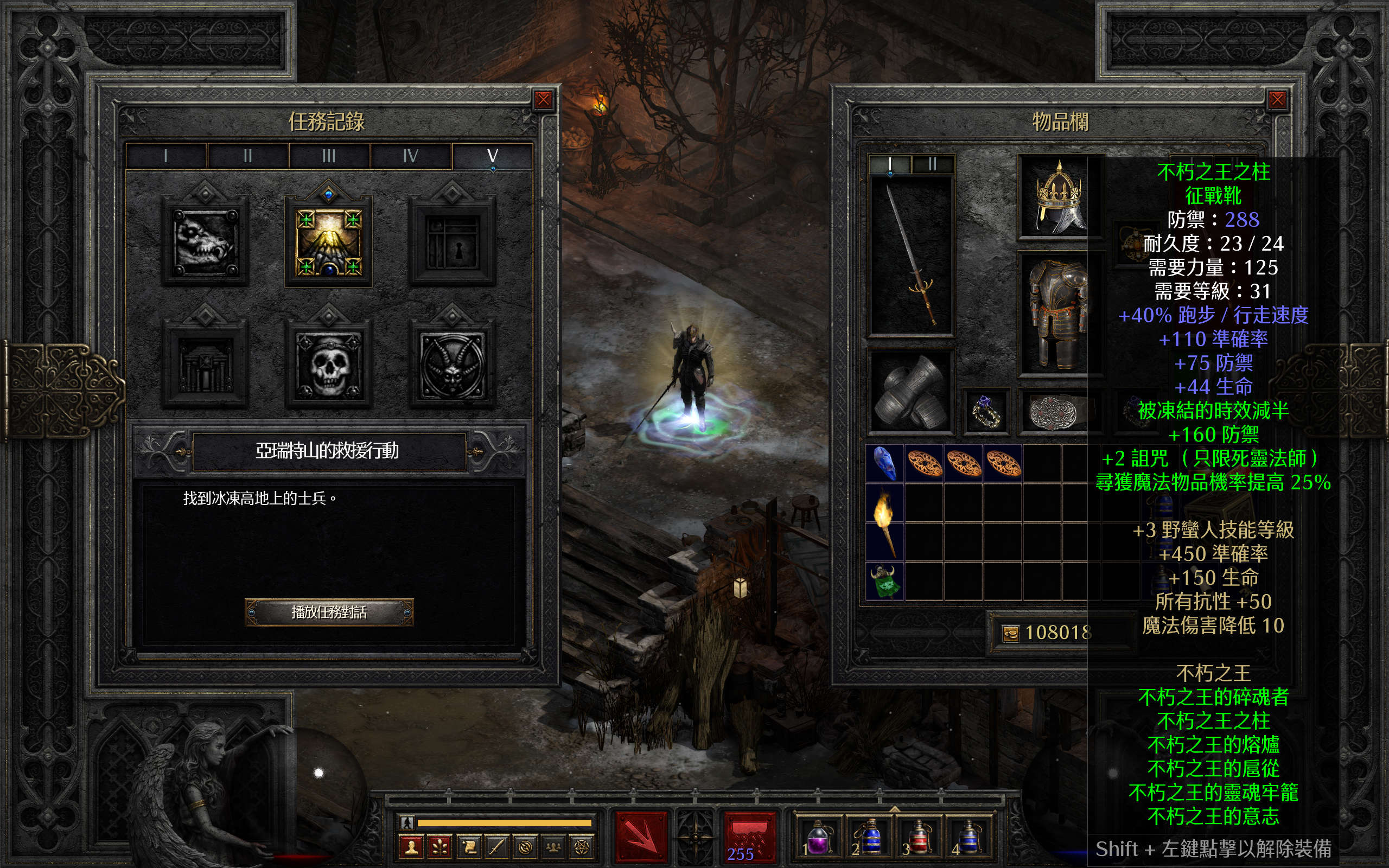Select the flaming torch in inventory
1389x868 pixels.
point(884,521)
